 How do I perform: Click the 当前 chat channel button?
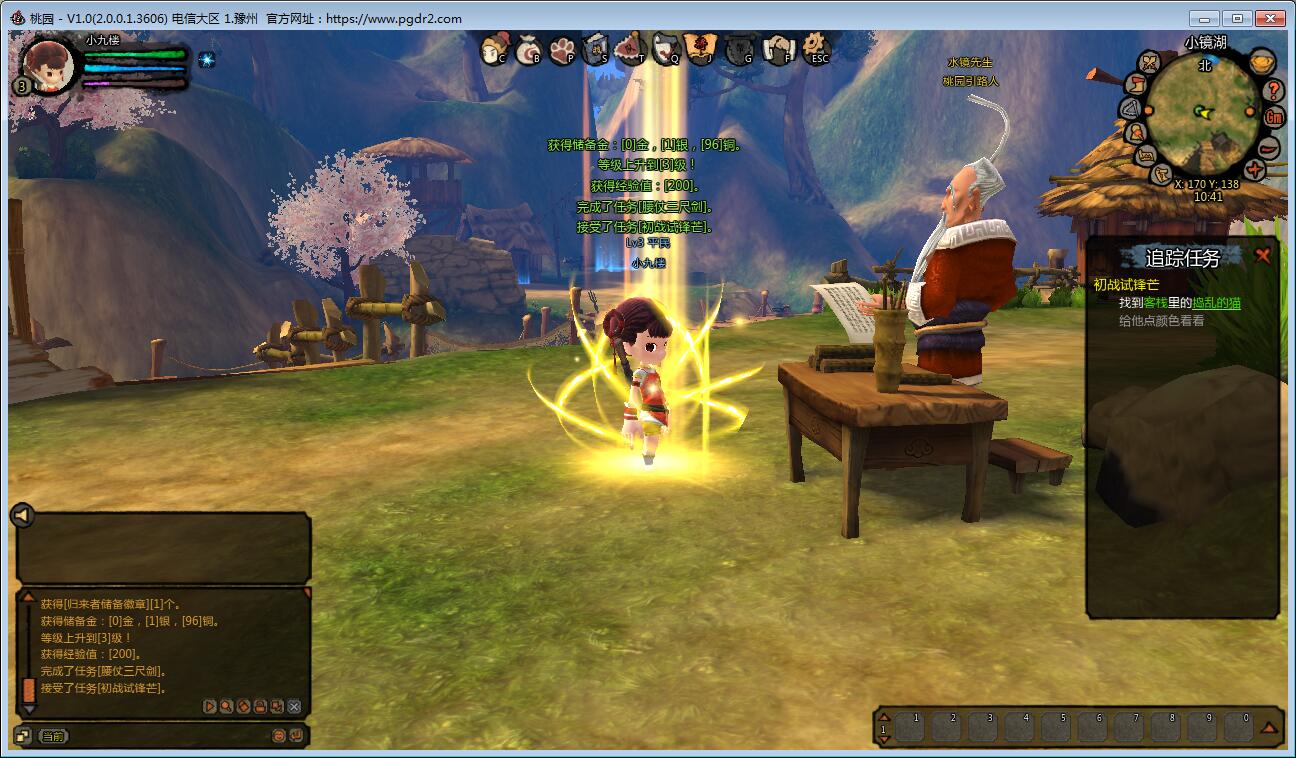click(53, 736)
